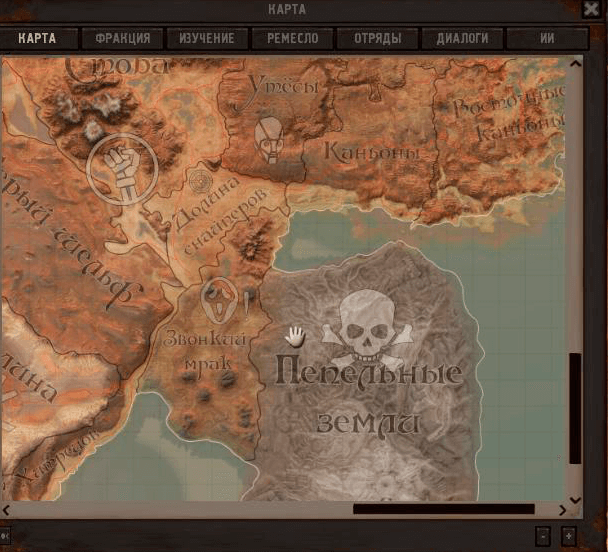The image size is (608, 552).
Task: Show the Ремесло tab
Action: coord(292,39)
